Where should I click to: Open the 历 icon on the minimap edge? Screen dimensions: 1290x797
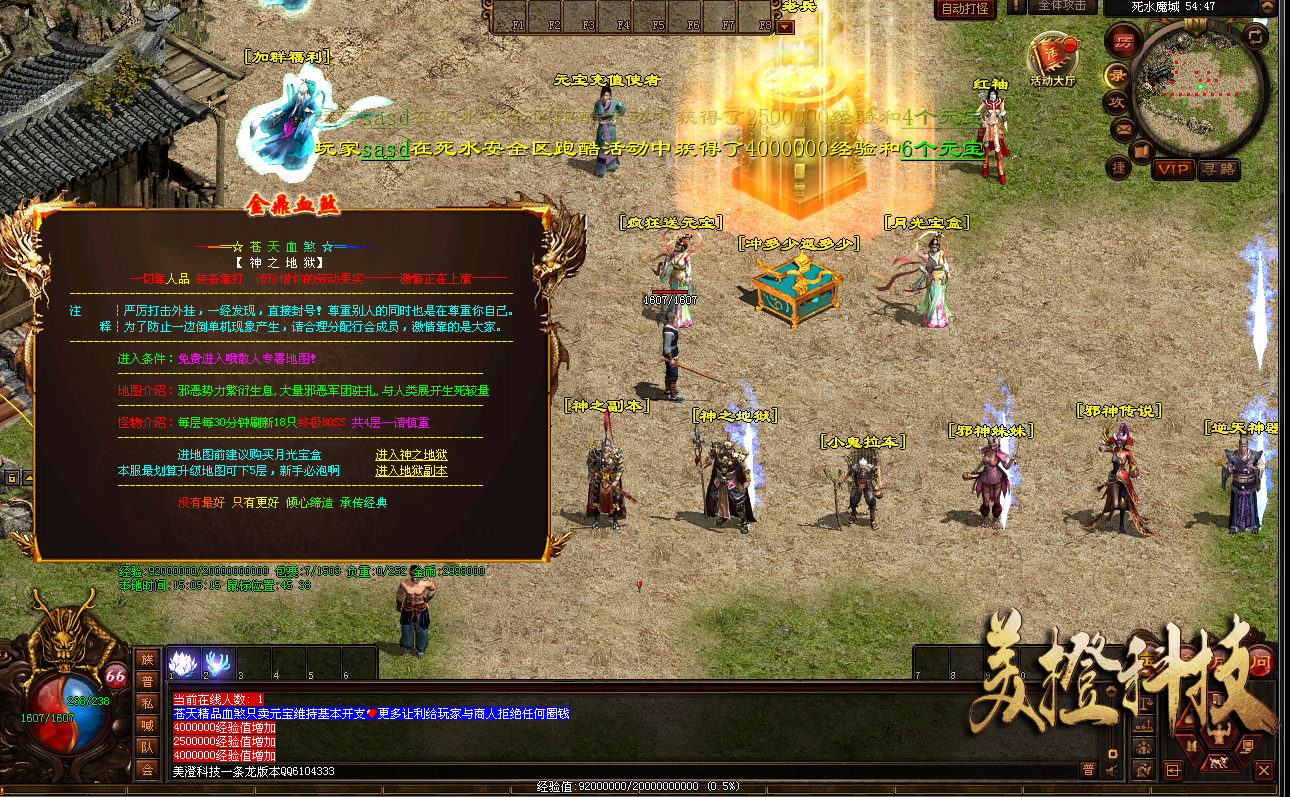tap(1122, 40)
